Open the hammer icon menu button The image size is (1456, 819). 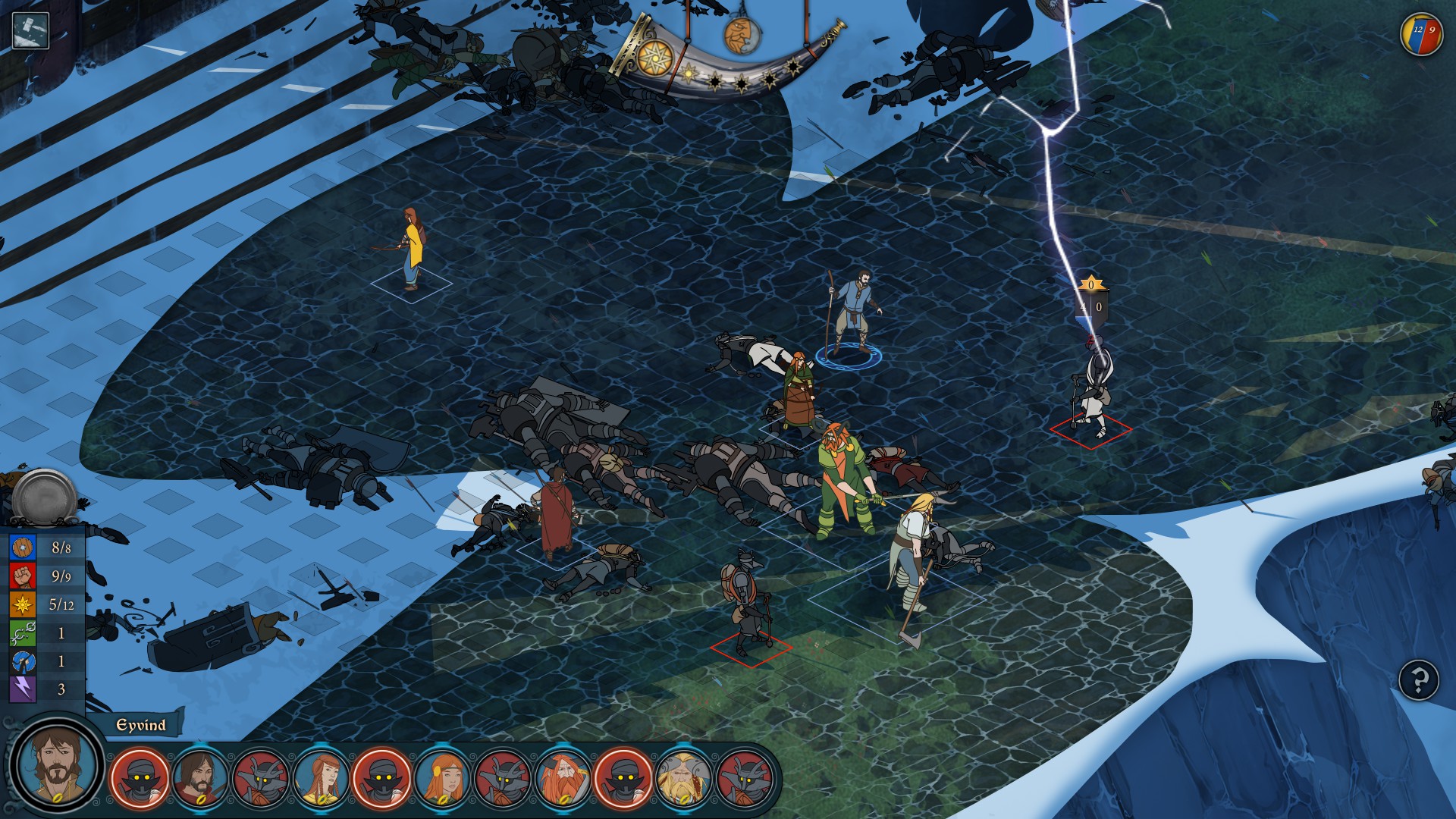click(31, 31)
